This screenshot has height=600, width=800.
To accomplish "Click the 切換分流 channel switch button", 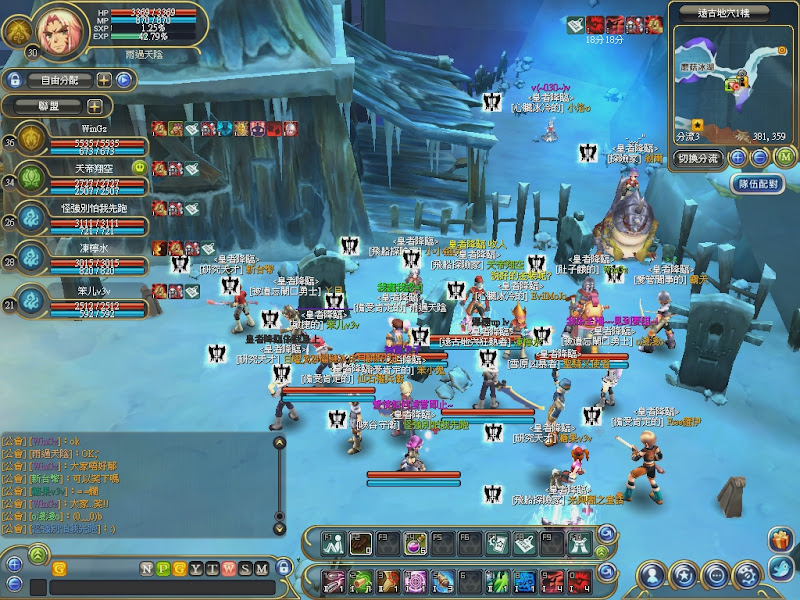I will [697, 158].
